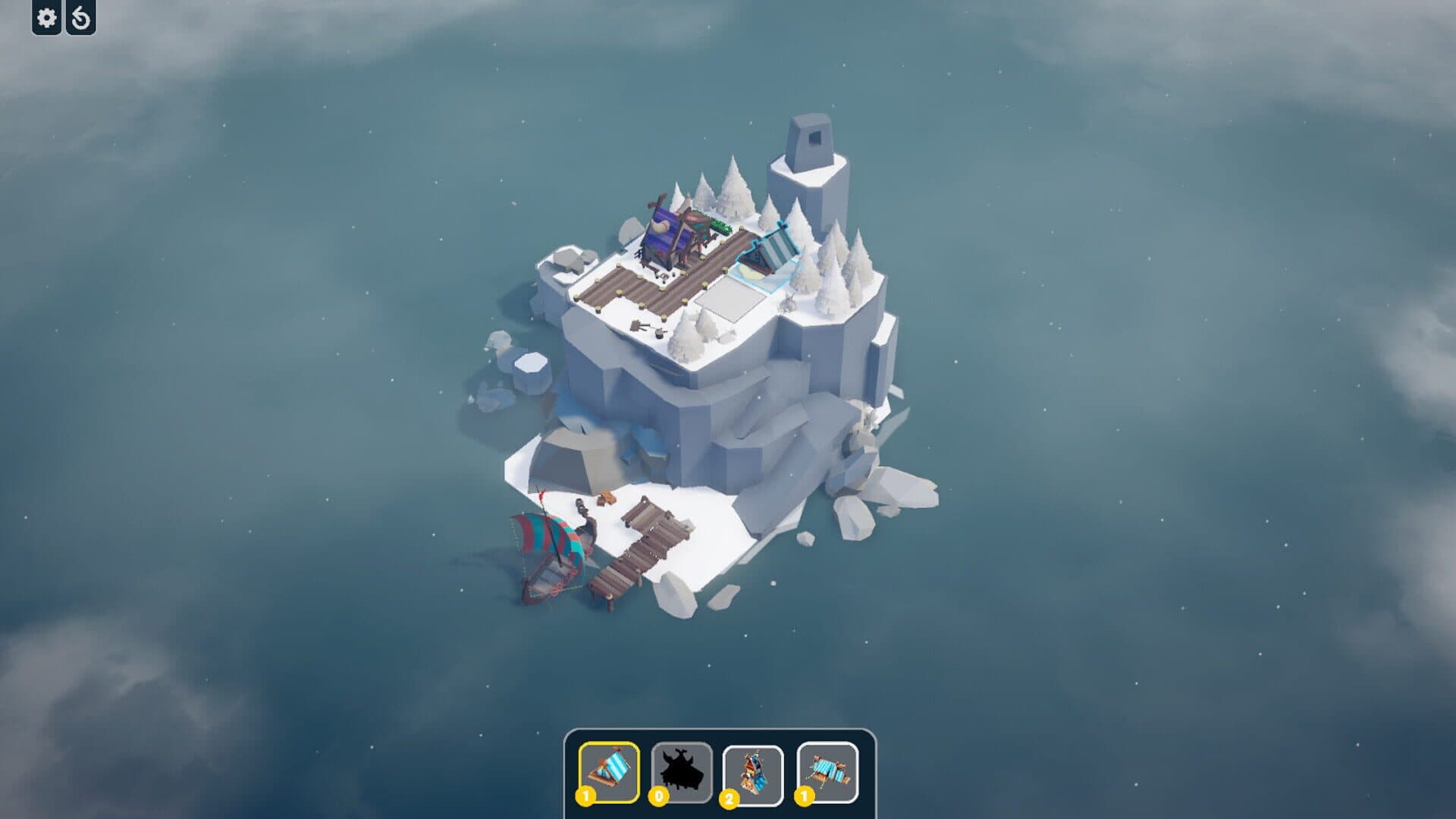Choose the black silhouette locked building
1456x819 pixels.
[x=682, y=772]
